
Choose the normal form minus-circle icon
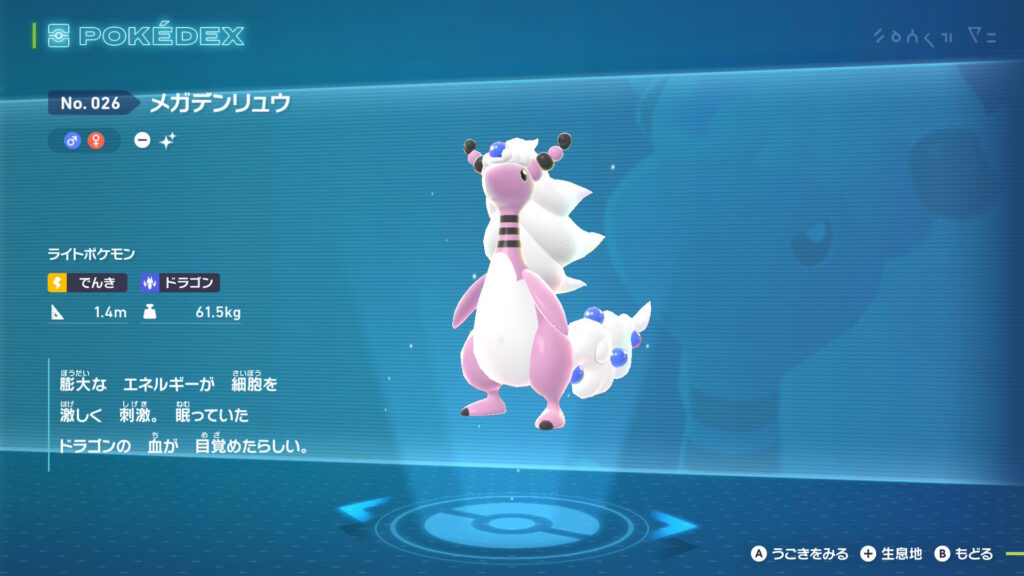[143, 141]
